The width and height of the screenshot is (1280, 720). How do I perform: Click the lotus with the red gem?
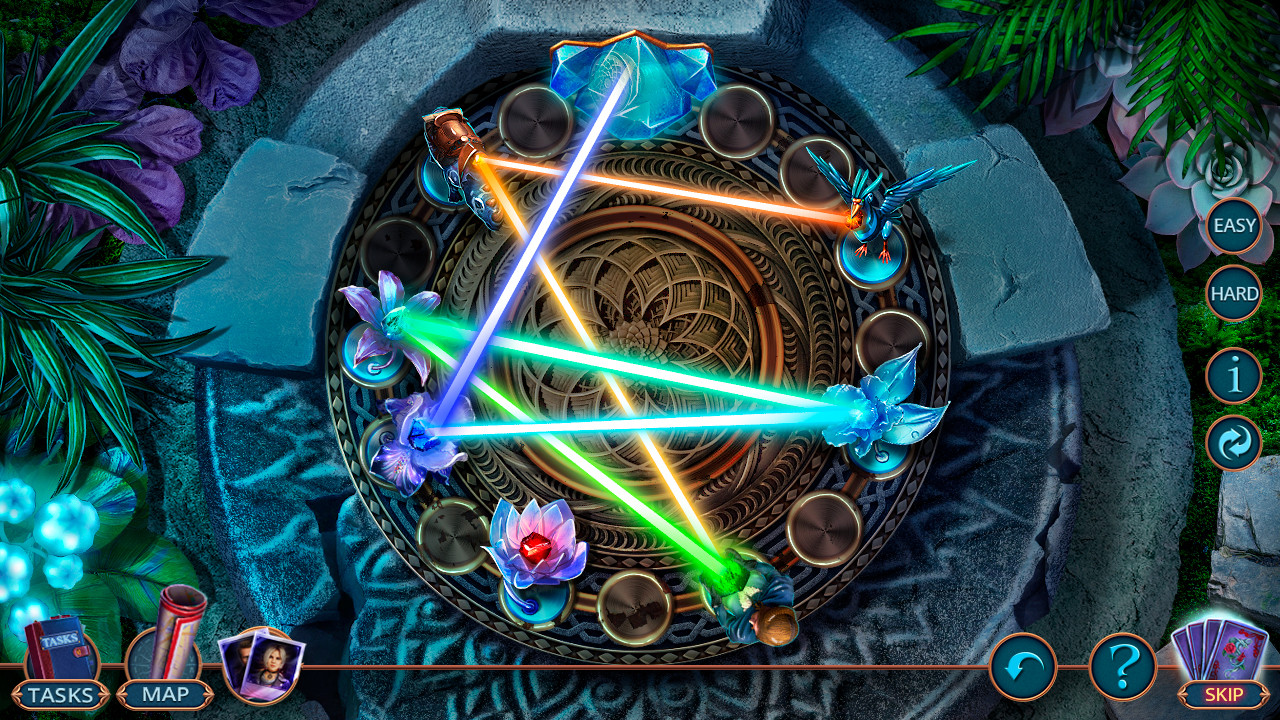pos(533,545)
